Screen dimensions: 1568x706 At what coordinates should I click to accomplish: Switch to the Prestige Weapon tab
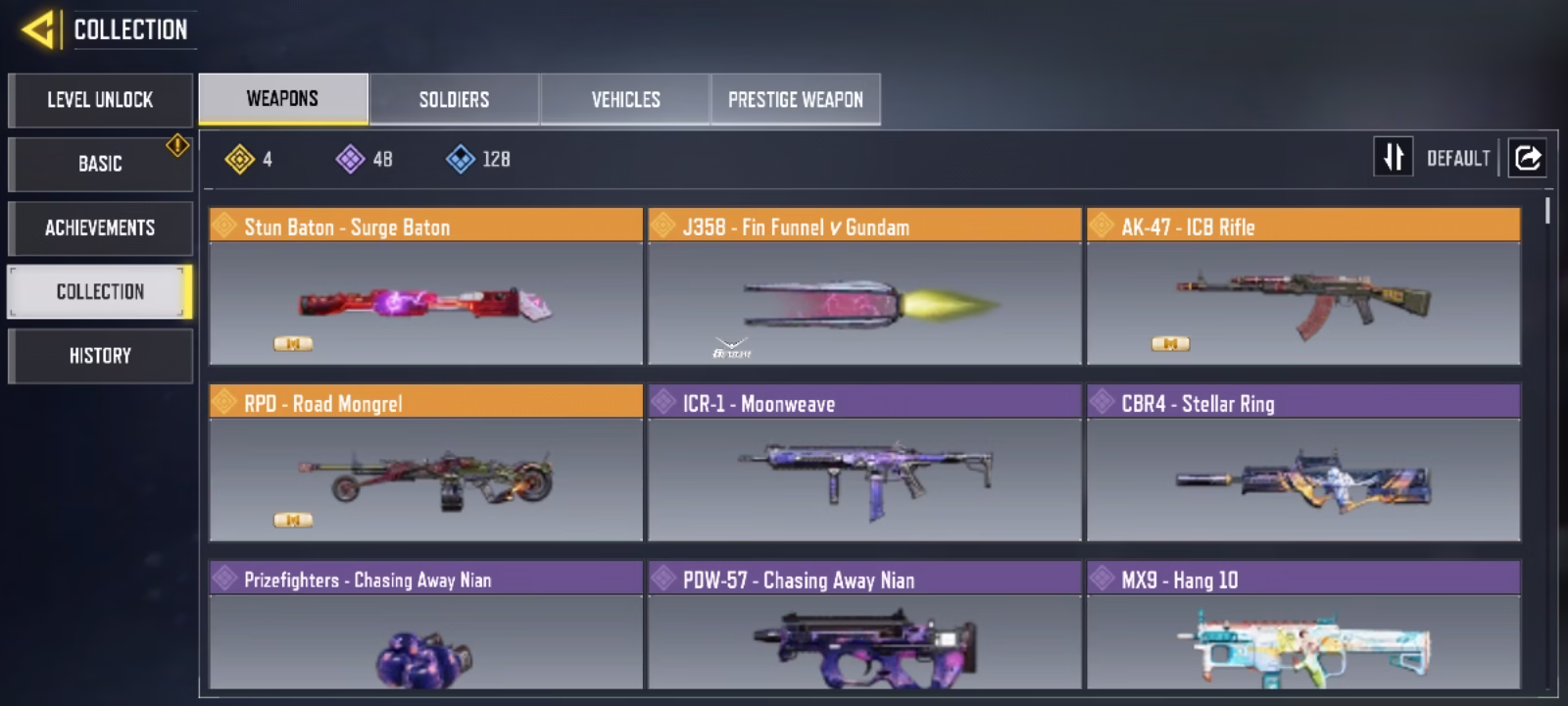pyautogui.click(x=796, y=99)
